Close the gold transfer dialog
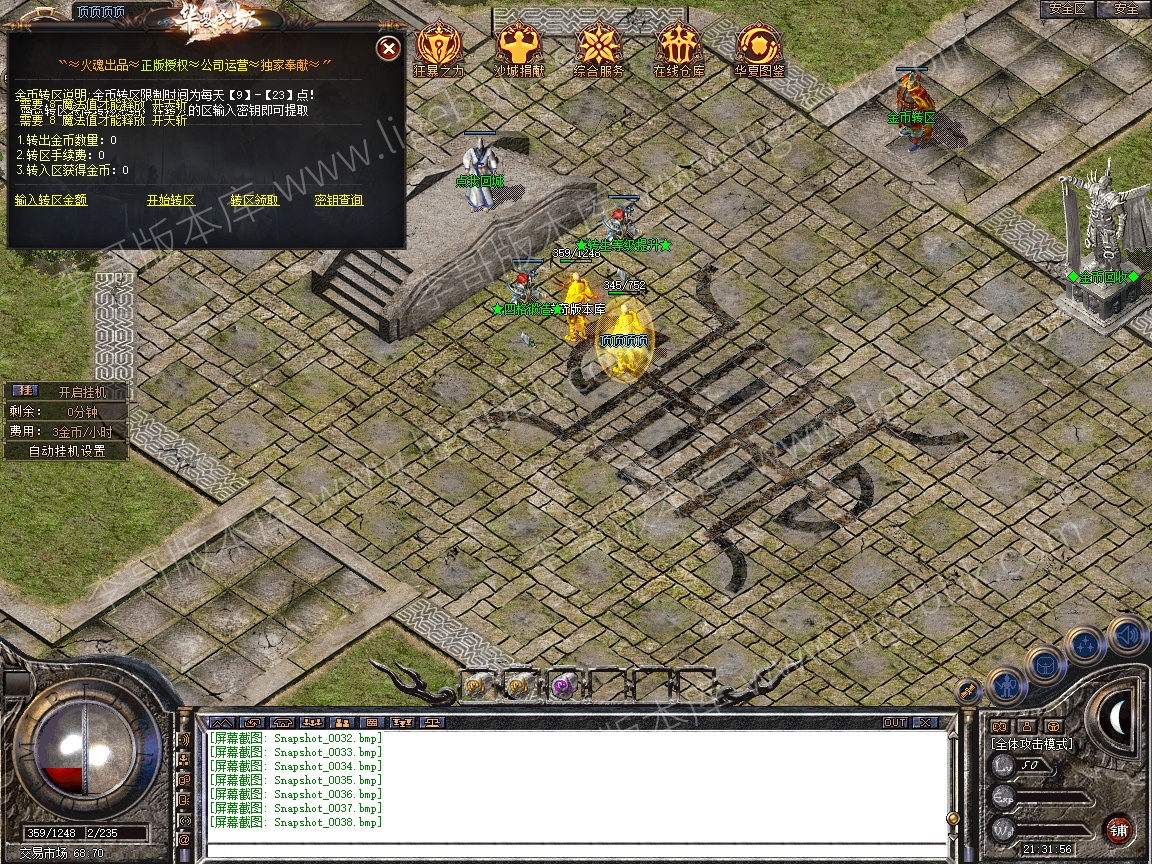This screenshot has height=864, width=1152. [x=389, y=48]
